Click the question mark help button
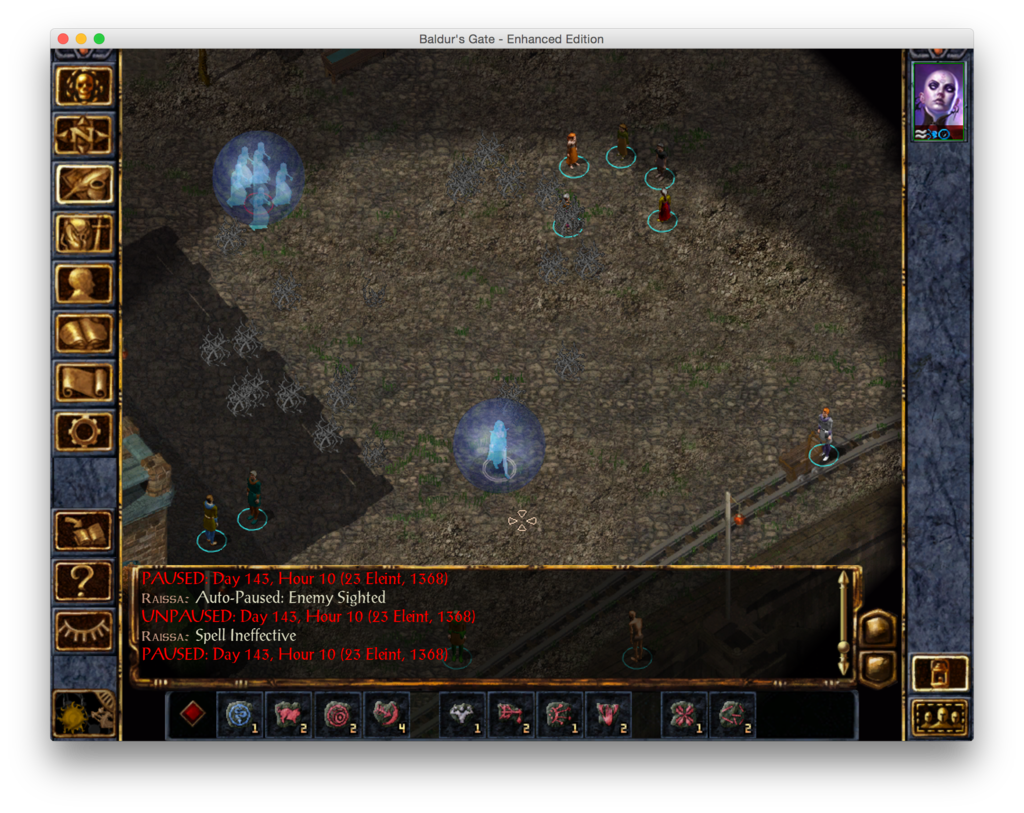This screenshot has height=813, width=1024. point(84,581)
